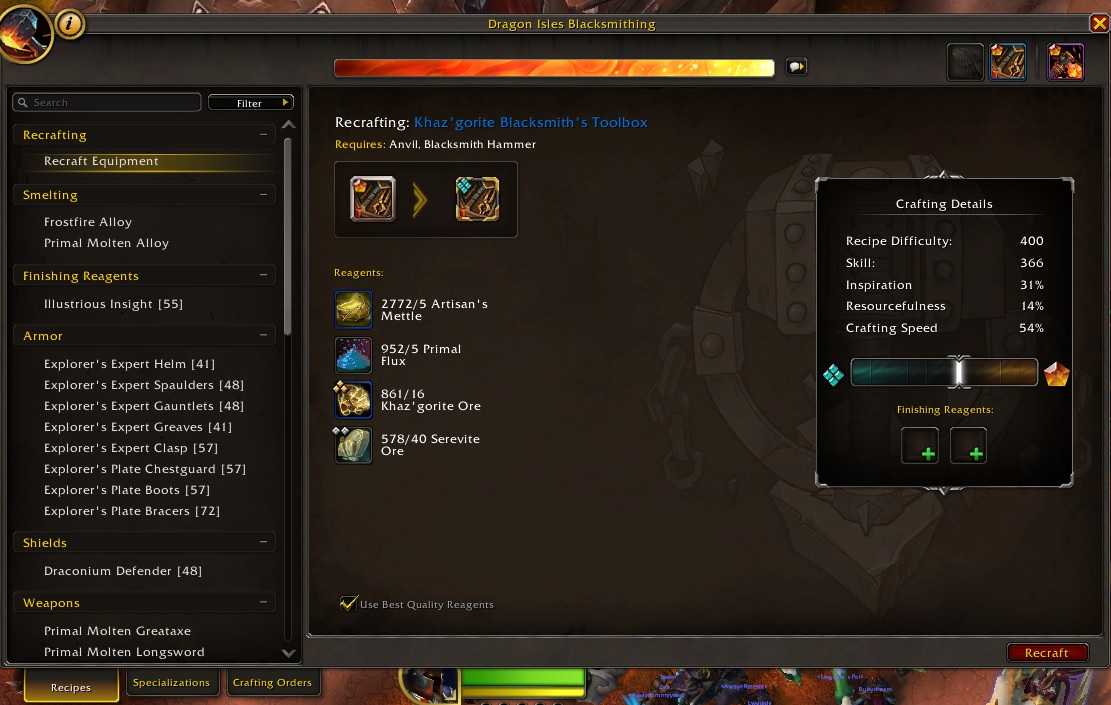Select the Draconium Defender shield recipe
The image size is (1111, 705).
point(123,571)
